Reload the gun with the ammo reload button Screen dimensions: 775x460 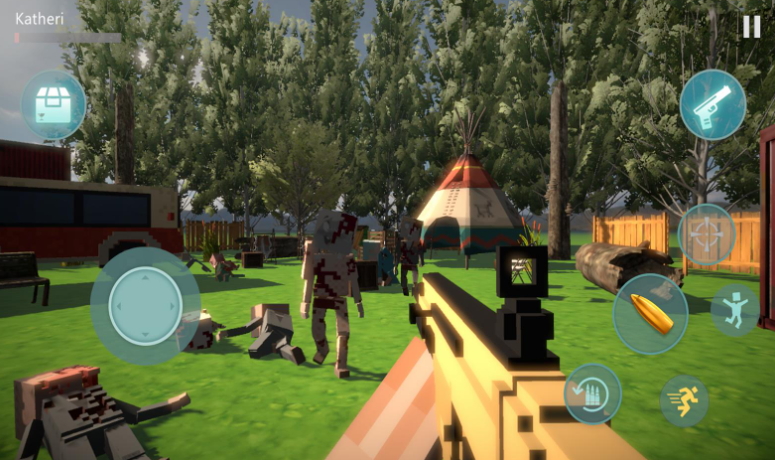pos(592,393)
